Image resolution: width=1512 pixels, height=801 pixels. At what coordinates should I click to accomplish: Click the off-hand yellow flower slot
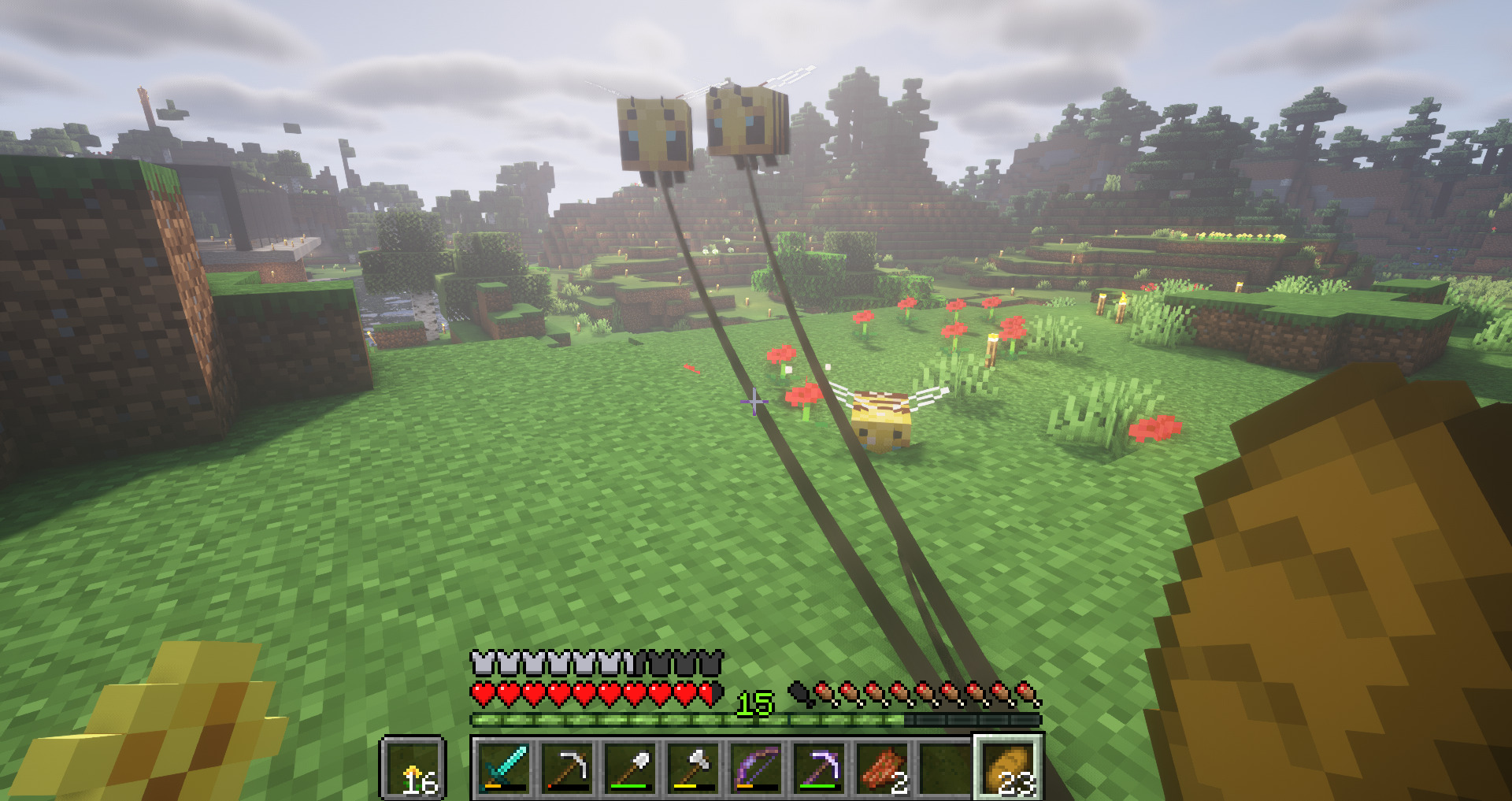(413, 766)
